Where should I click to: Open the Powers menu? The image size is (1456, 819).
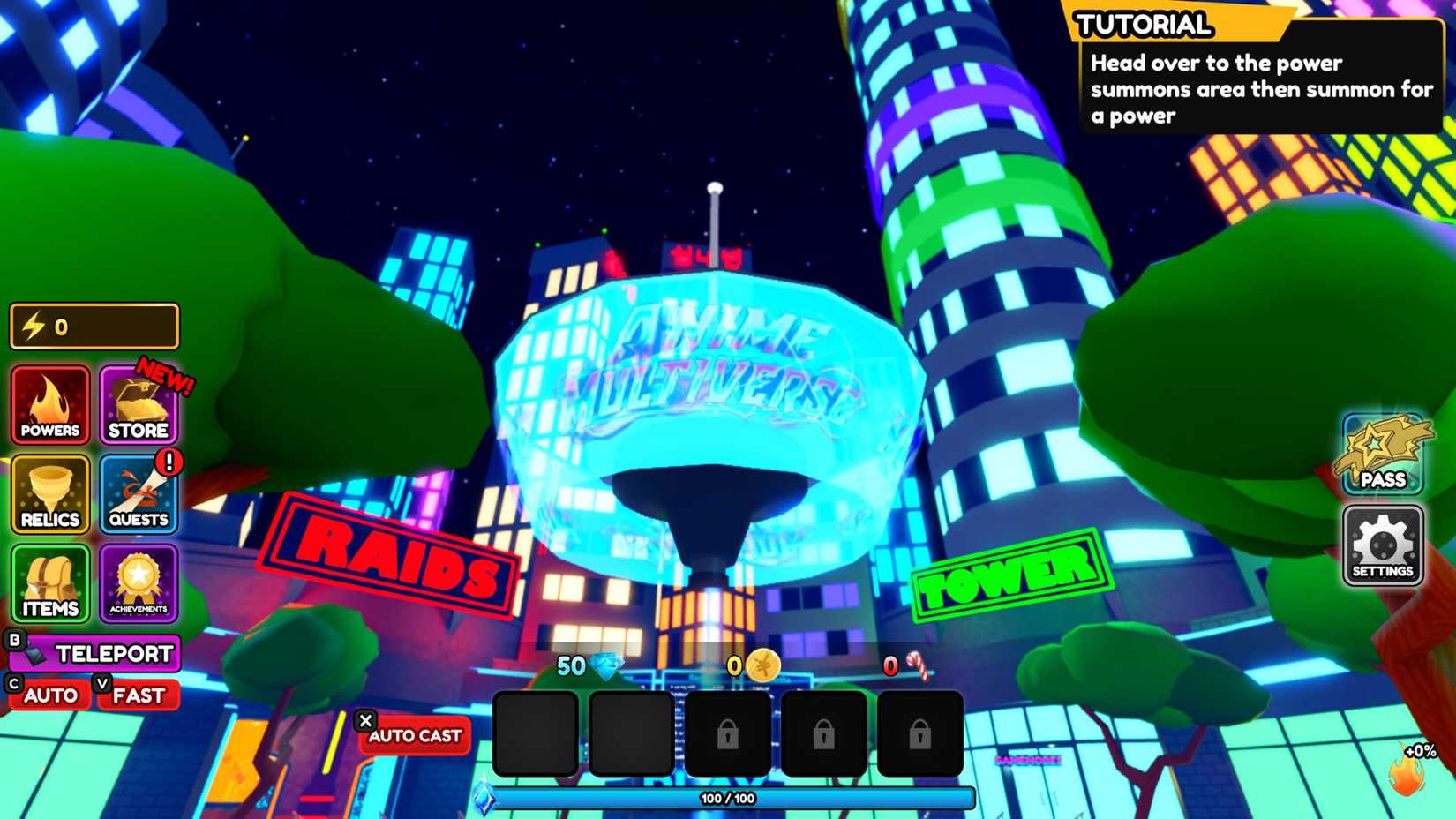[x=49, y=406]
